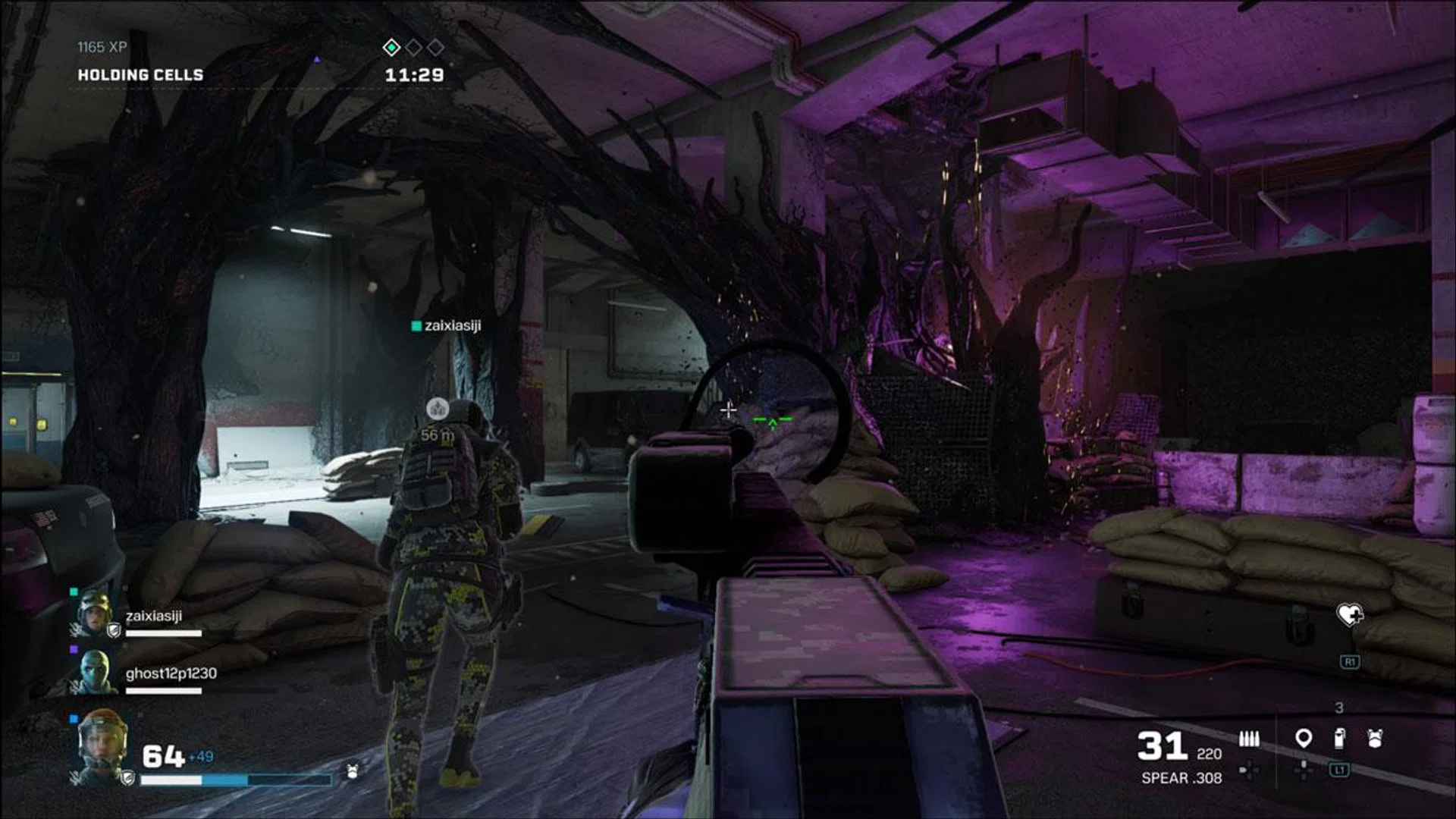
Task: Select the Holding Cells area label
Action: 140,75
